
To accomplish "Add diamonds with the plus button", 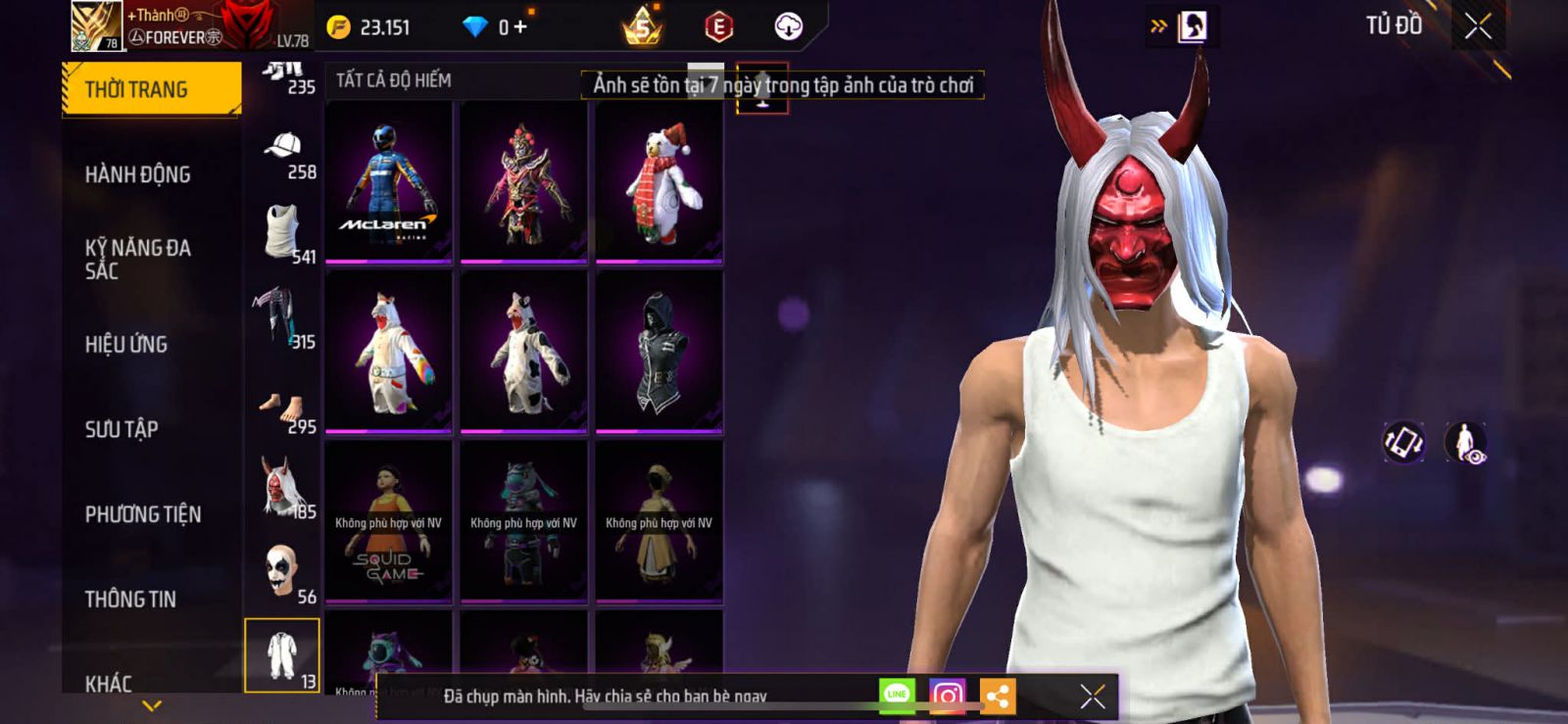I will coord(519,27).
